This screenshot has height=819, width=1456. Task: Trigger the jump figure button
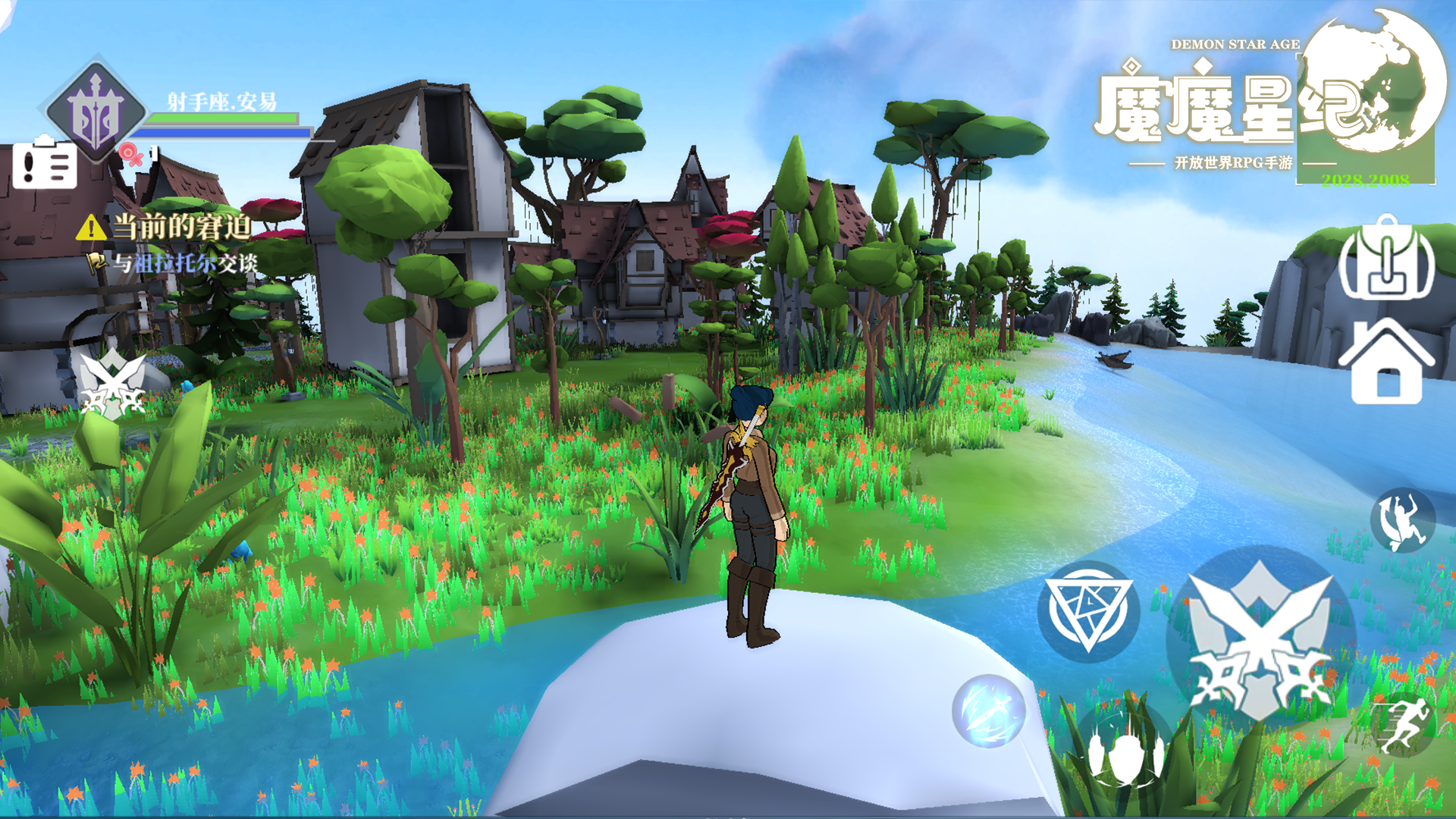1402,520
